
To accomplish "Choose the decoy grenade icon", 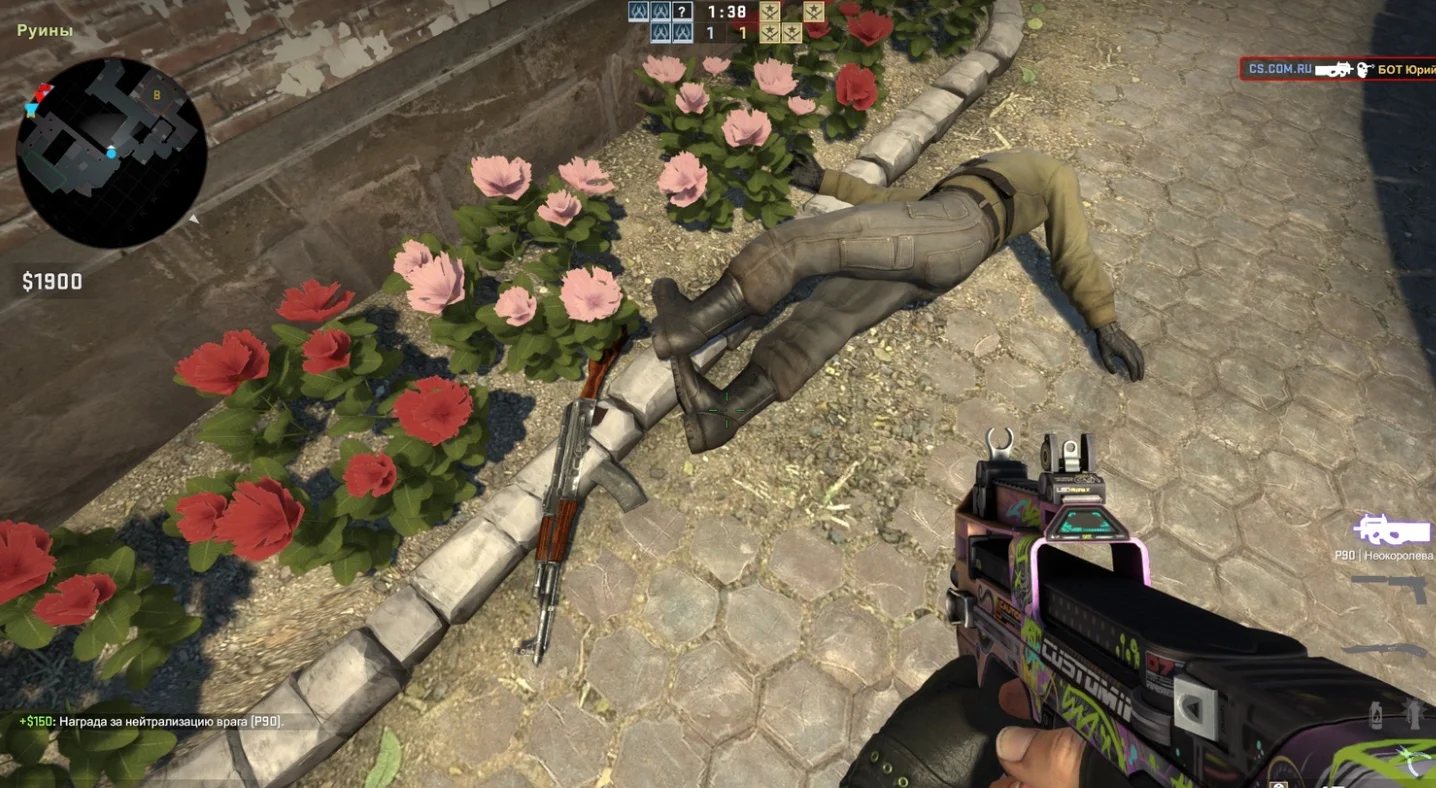I will pyautogui.click(x=1416, y=713).
